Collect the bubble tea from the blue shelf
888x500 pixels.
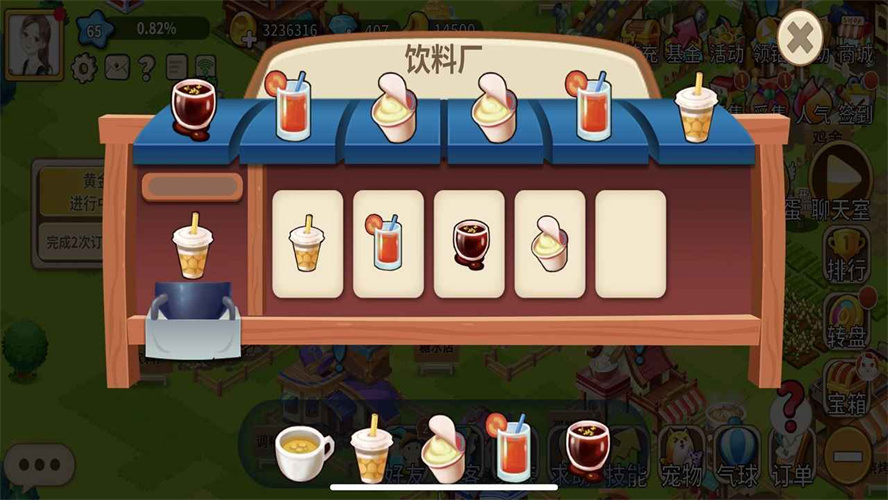695,110
